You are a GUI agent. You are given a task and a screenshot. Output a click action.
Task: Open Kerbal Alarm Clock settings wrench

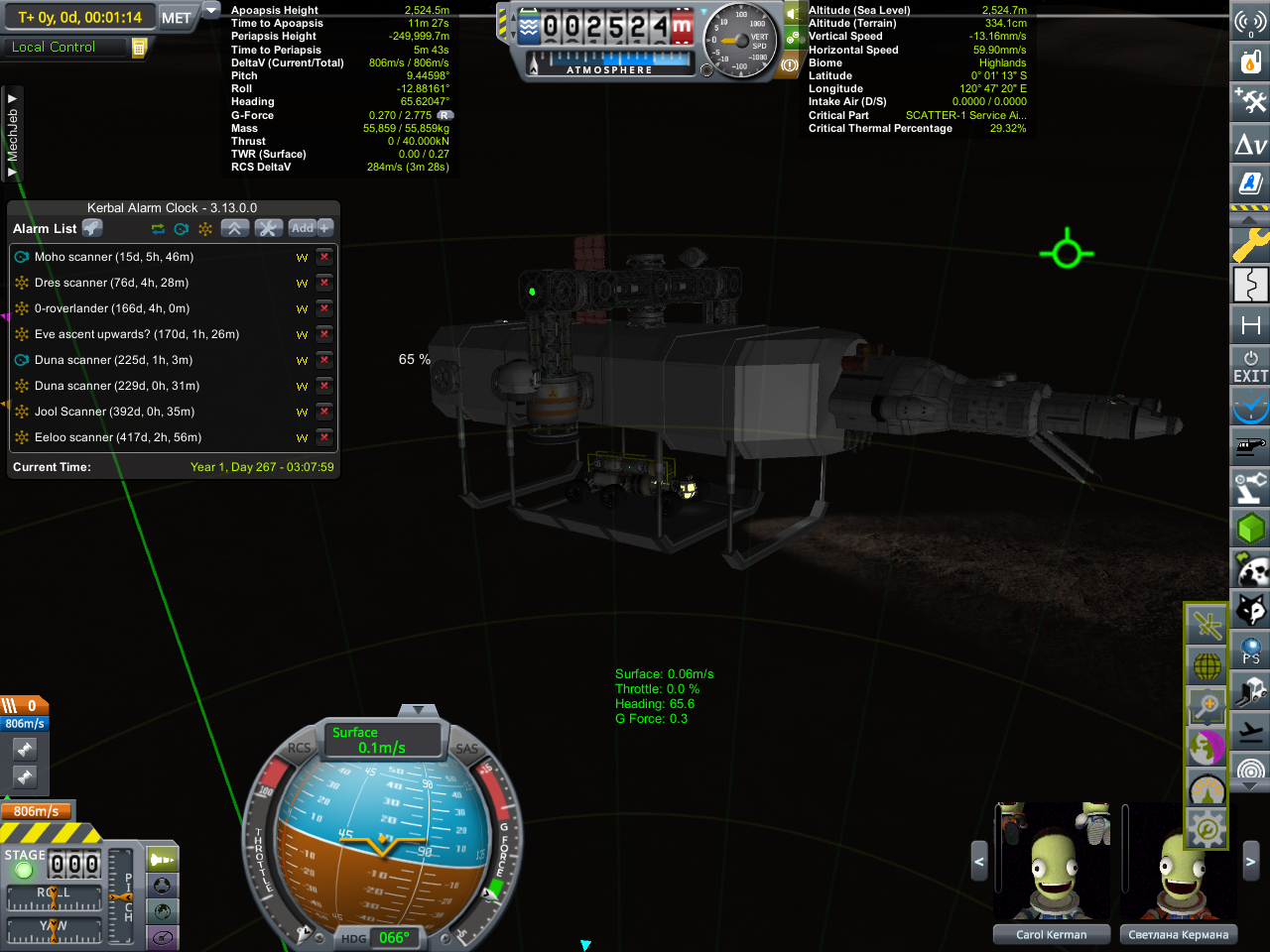(x=268, y=228)
